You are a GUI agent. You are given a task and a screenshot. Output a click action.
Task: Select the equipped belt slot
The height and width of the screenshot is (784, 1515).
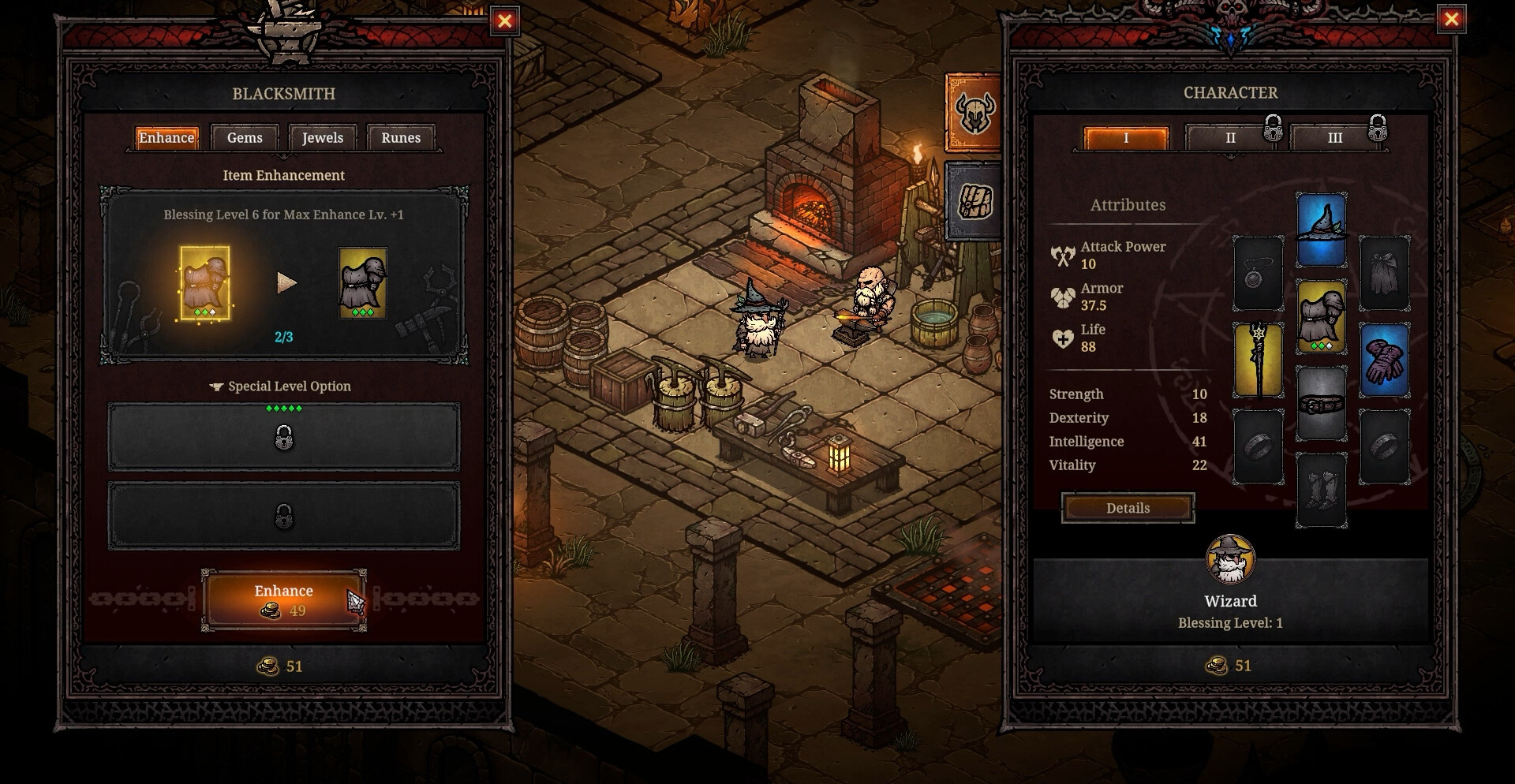[x=1322, y=404]
